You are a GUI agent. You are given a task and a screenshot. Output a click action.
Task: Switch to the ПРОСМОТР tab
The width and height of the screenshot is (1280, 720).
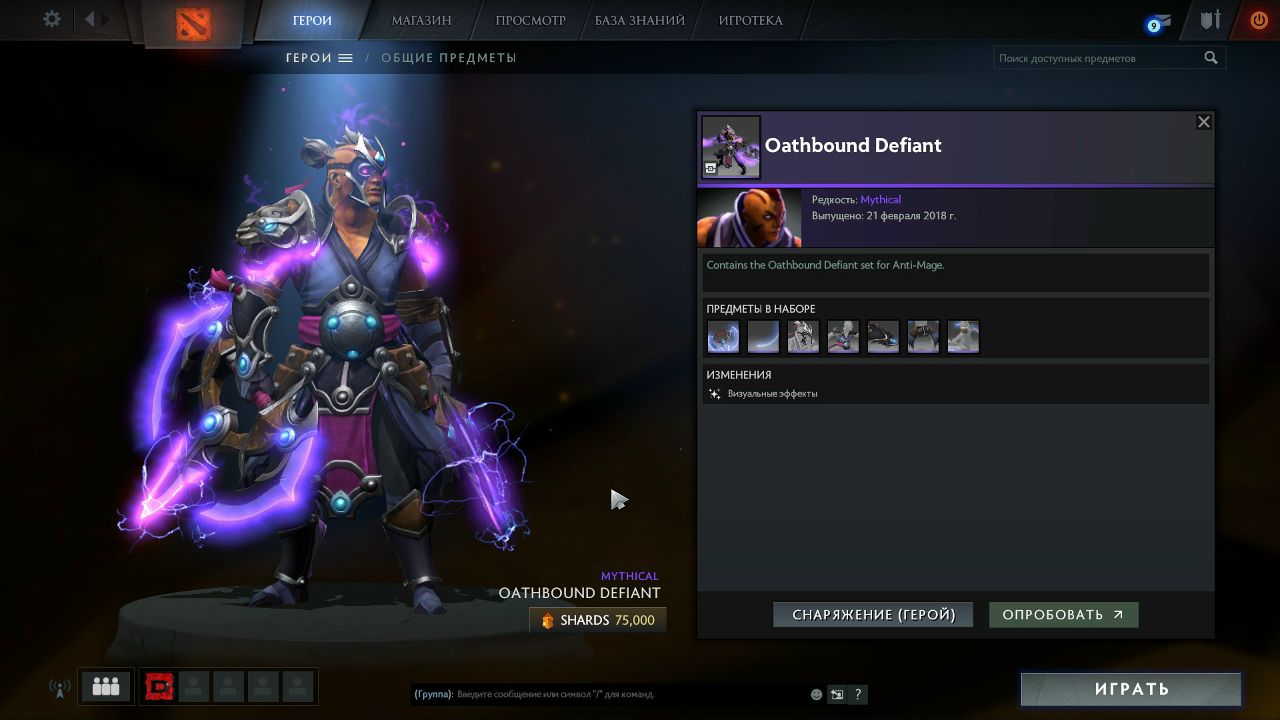pyautogui.click(x=530, y=20)
